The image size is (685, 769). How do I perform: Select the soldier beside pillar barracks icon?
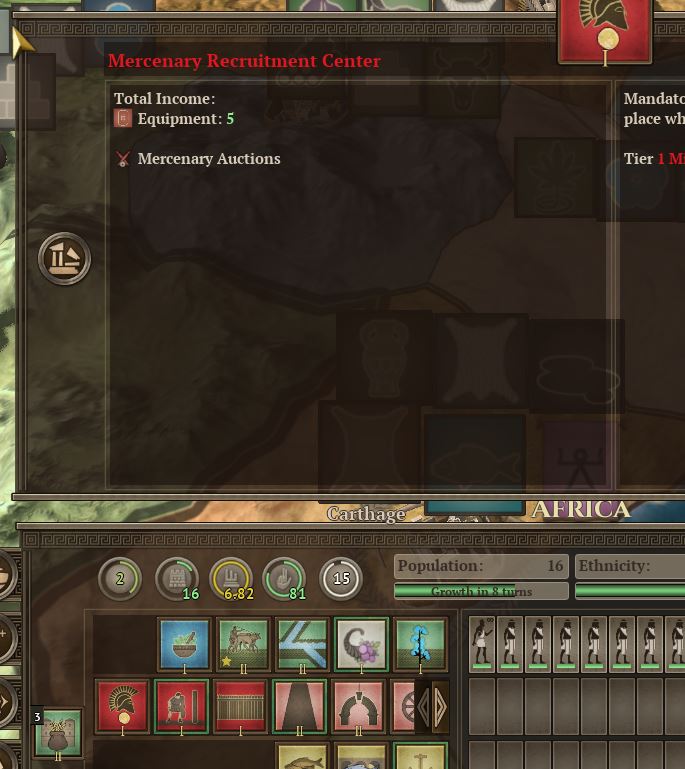pos(182,706)
